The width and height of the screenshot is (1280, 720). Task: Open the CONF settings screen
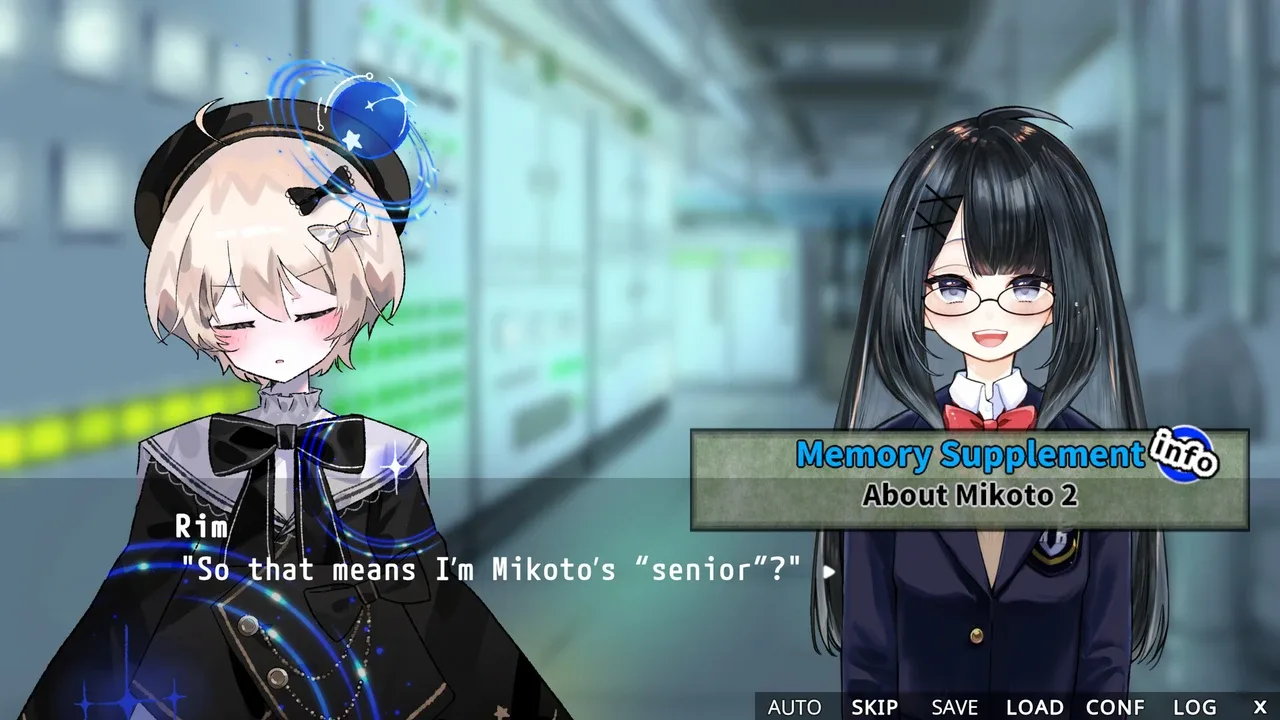1115,707
